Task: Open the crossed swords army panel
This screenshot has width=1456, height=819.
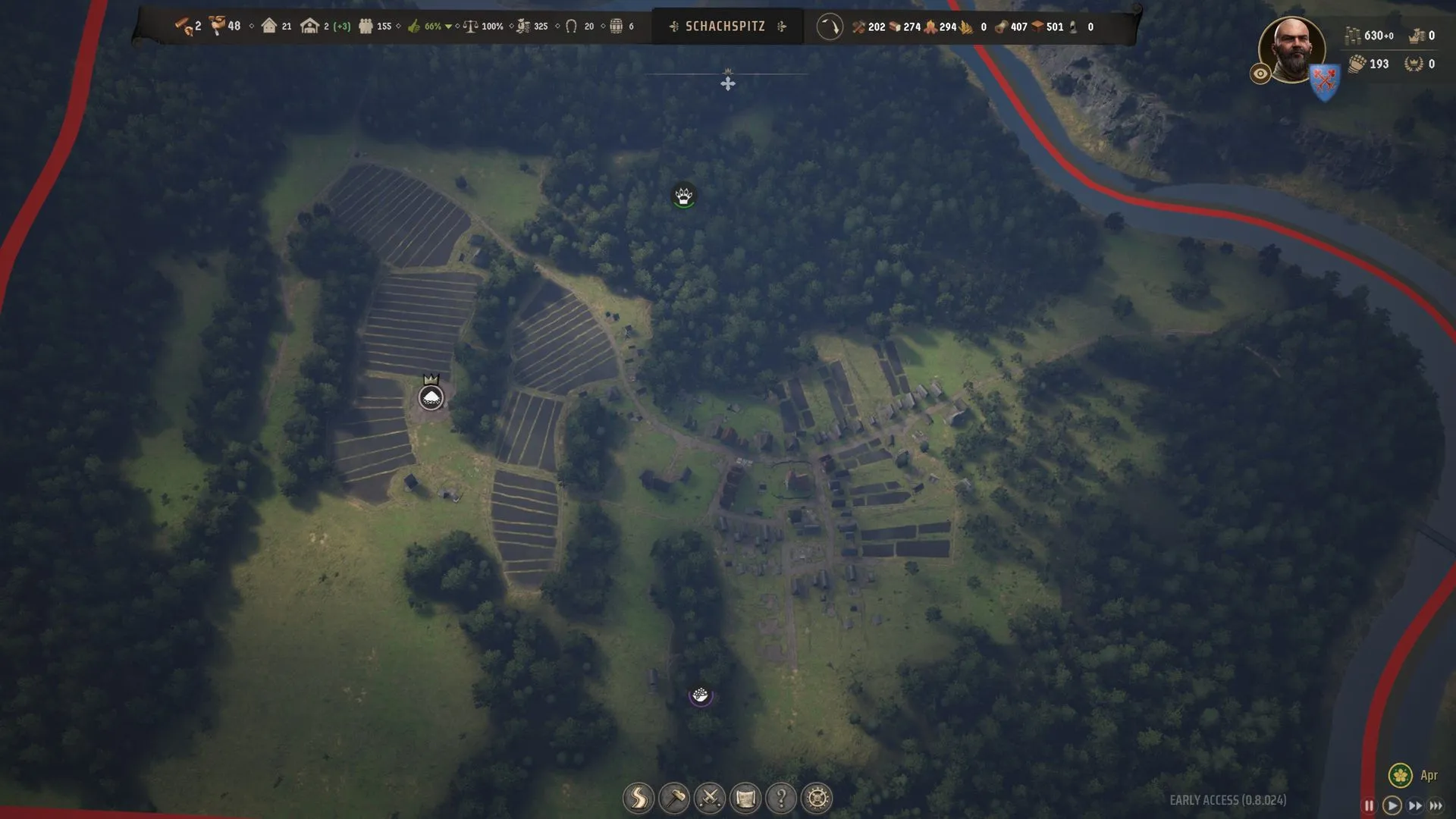Action: (x=710, y=798)
